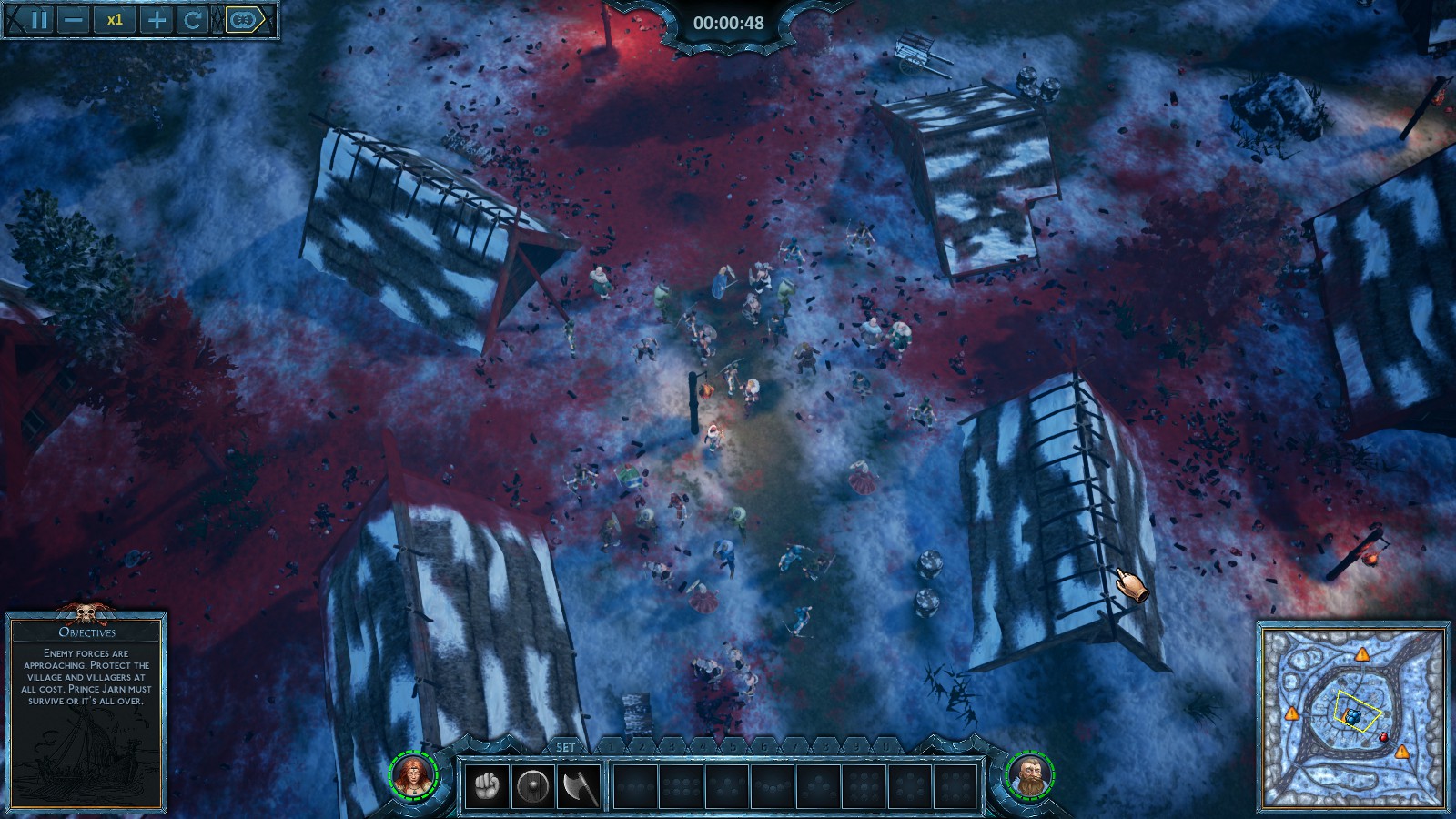Choose the round shield unit icon
The height and width of the screenshot is (819, 1456).
pyautogui.click(x=532, y=785)
